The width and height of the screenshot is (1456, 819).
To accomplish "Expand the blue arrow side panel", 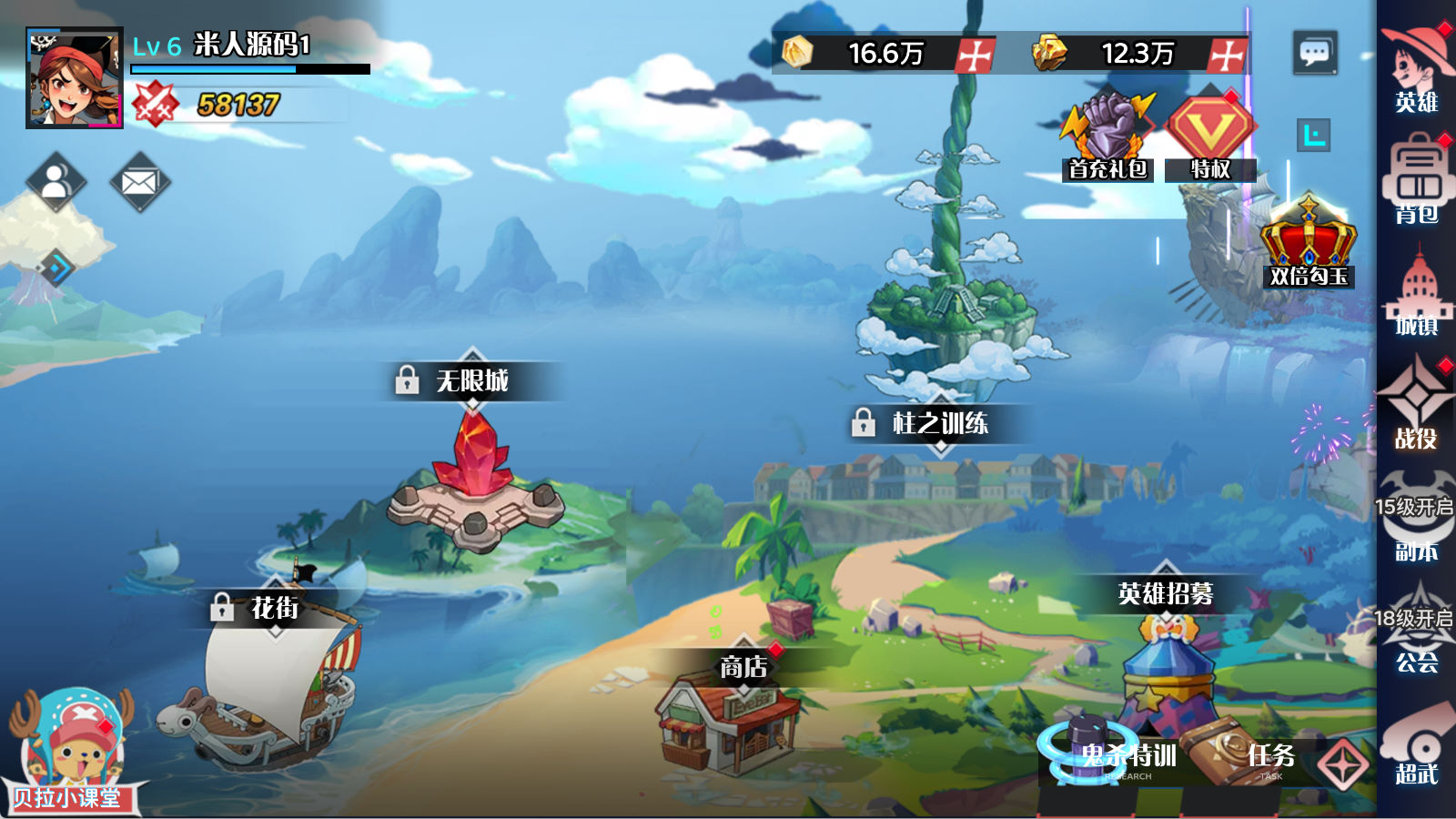I will (56, 268).
